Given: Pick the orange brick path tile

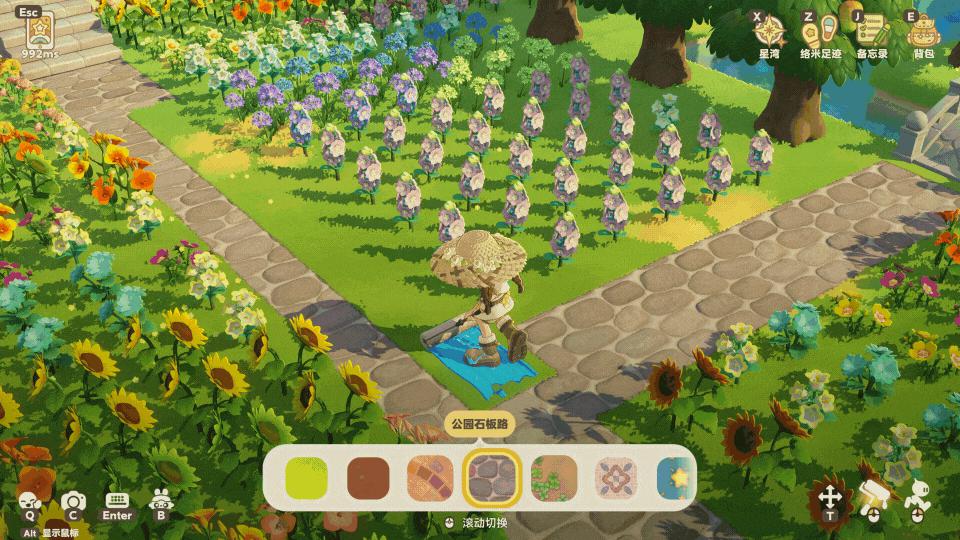Looking at the screenshot, I should point(429,479).
